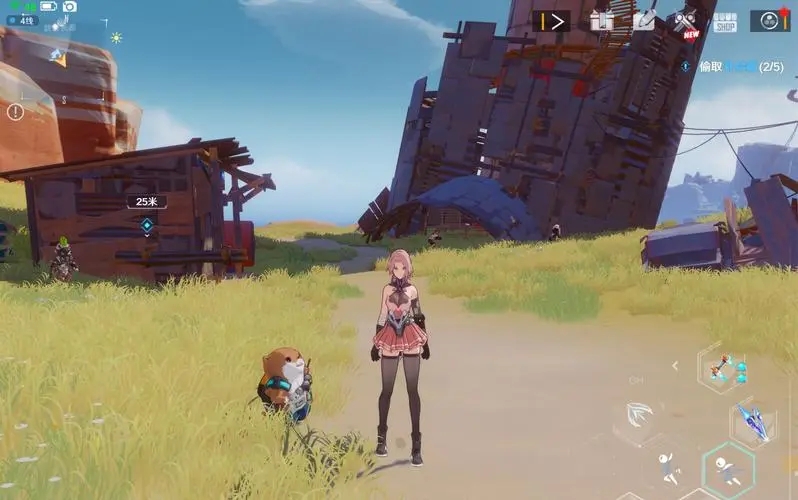
Task: Click the tools icon with NEW badge
Action: point(685,22)
